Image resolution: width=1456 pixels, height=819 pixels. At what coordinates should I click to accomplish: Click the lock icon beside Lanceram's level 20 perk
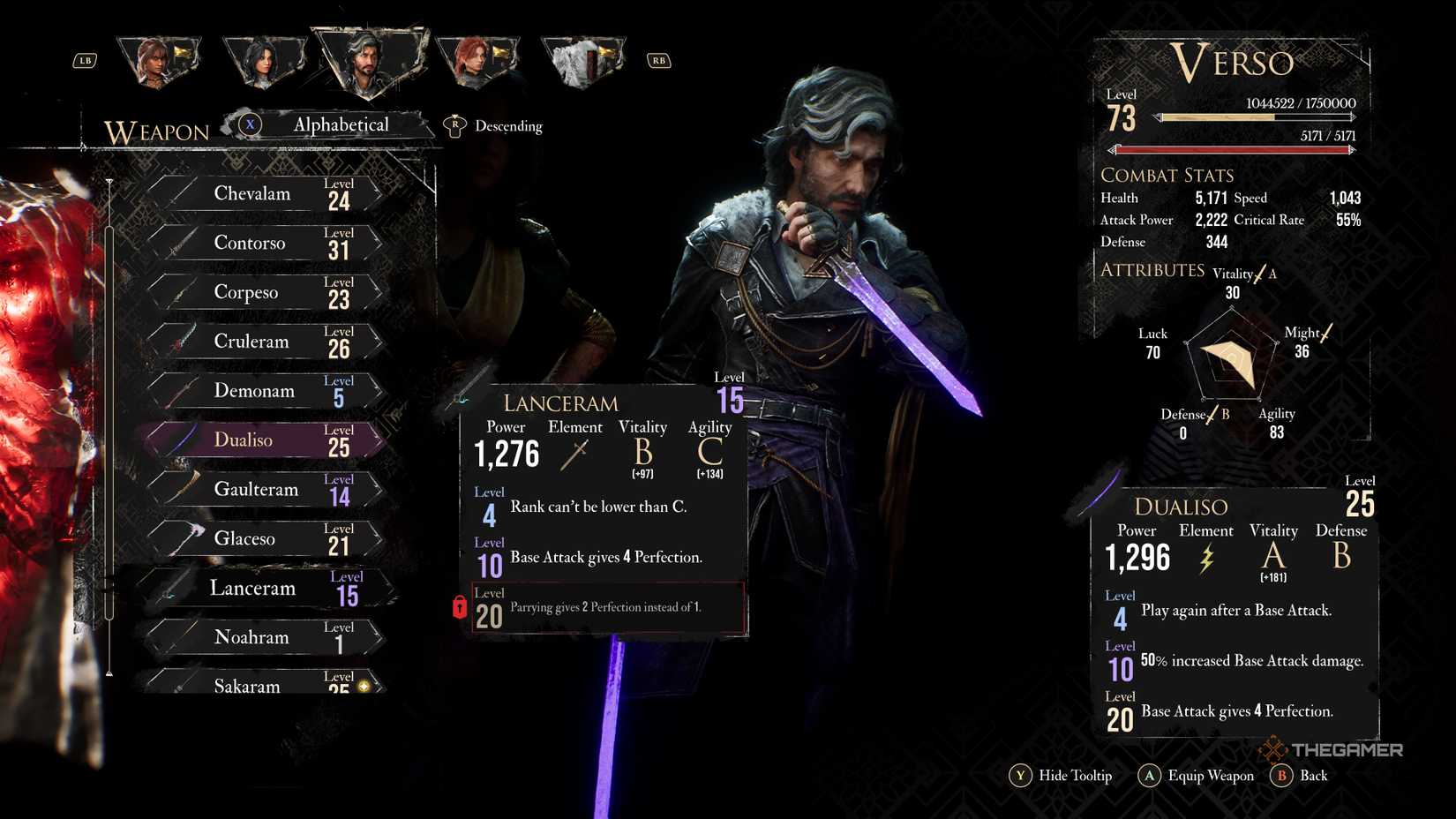point(460,607)
